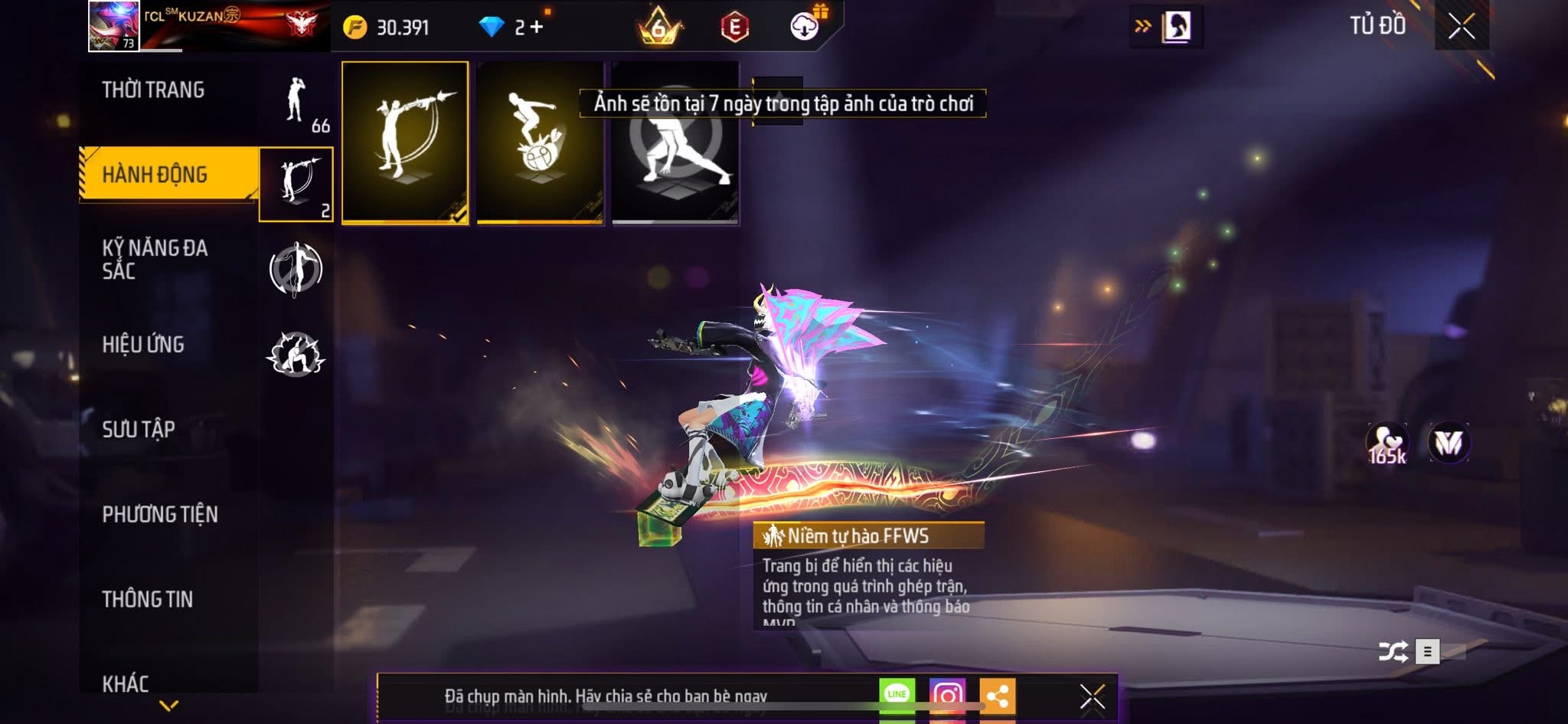Go to the Sưu Tập section

point(139,429)
